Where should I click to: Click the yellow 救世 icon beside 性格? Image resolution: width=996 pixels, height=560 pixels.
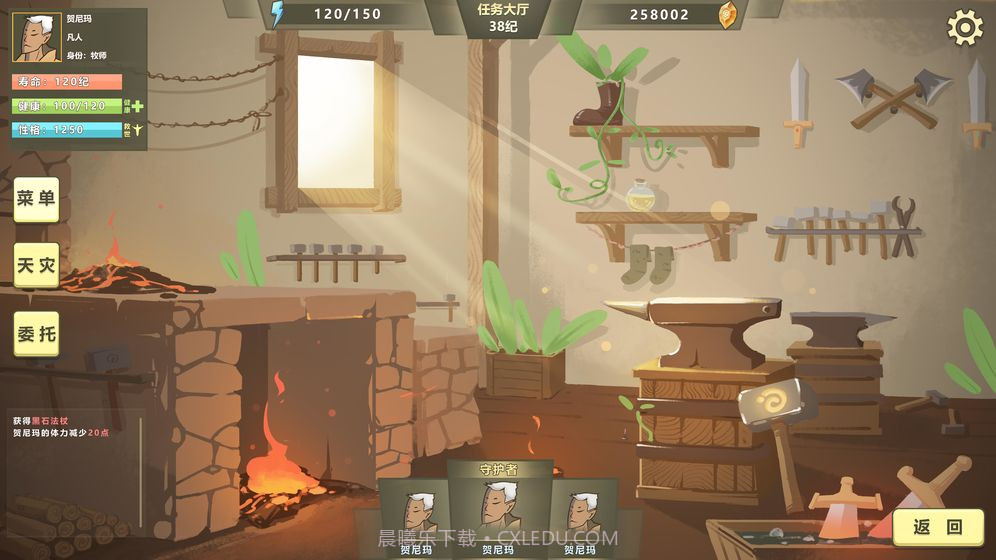coord(137,129)
